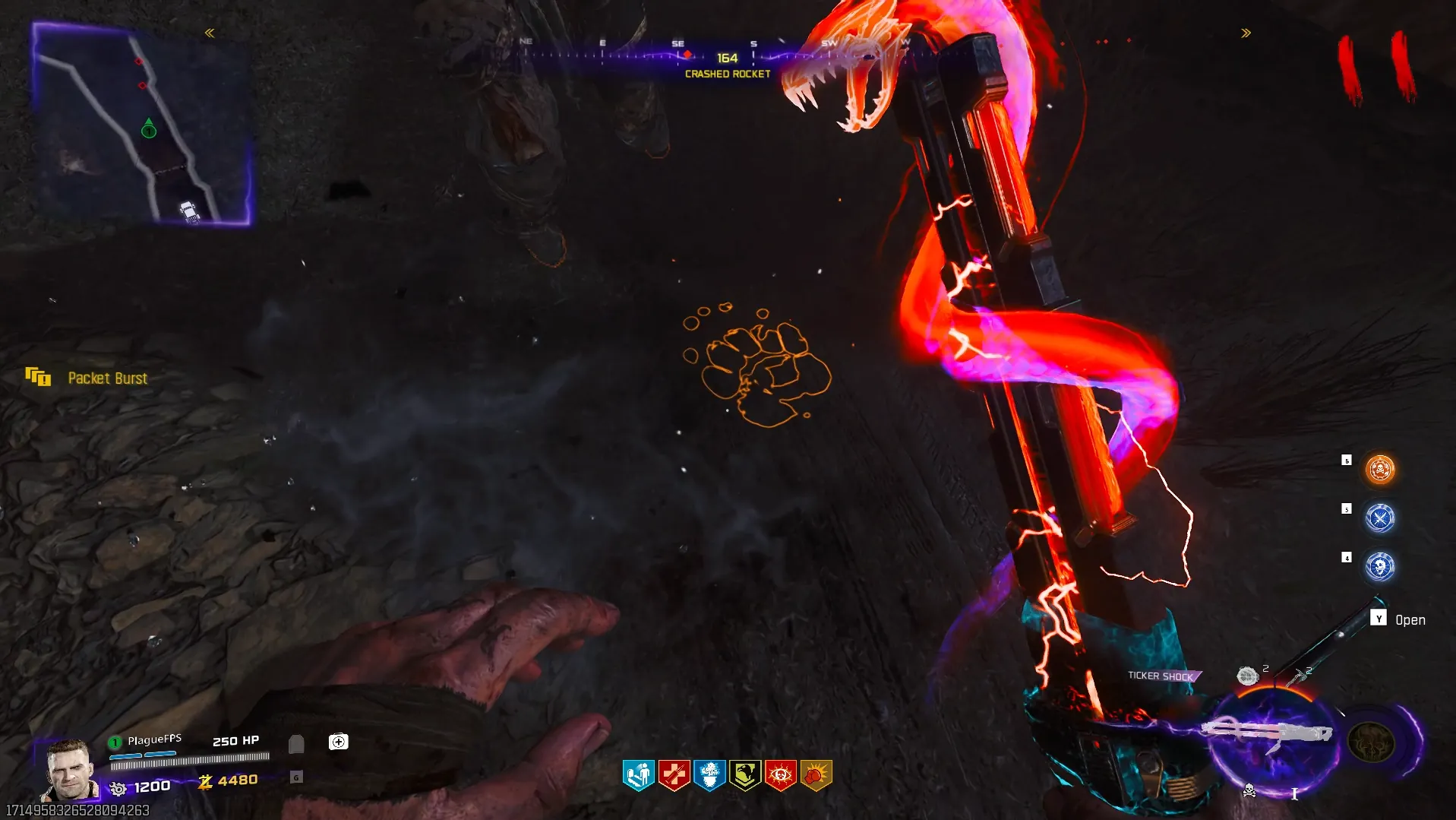The image size is (1456, 820).
Task: Click the Crashed Rocket compass marker
Action: (x=687, y=55)
